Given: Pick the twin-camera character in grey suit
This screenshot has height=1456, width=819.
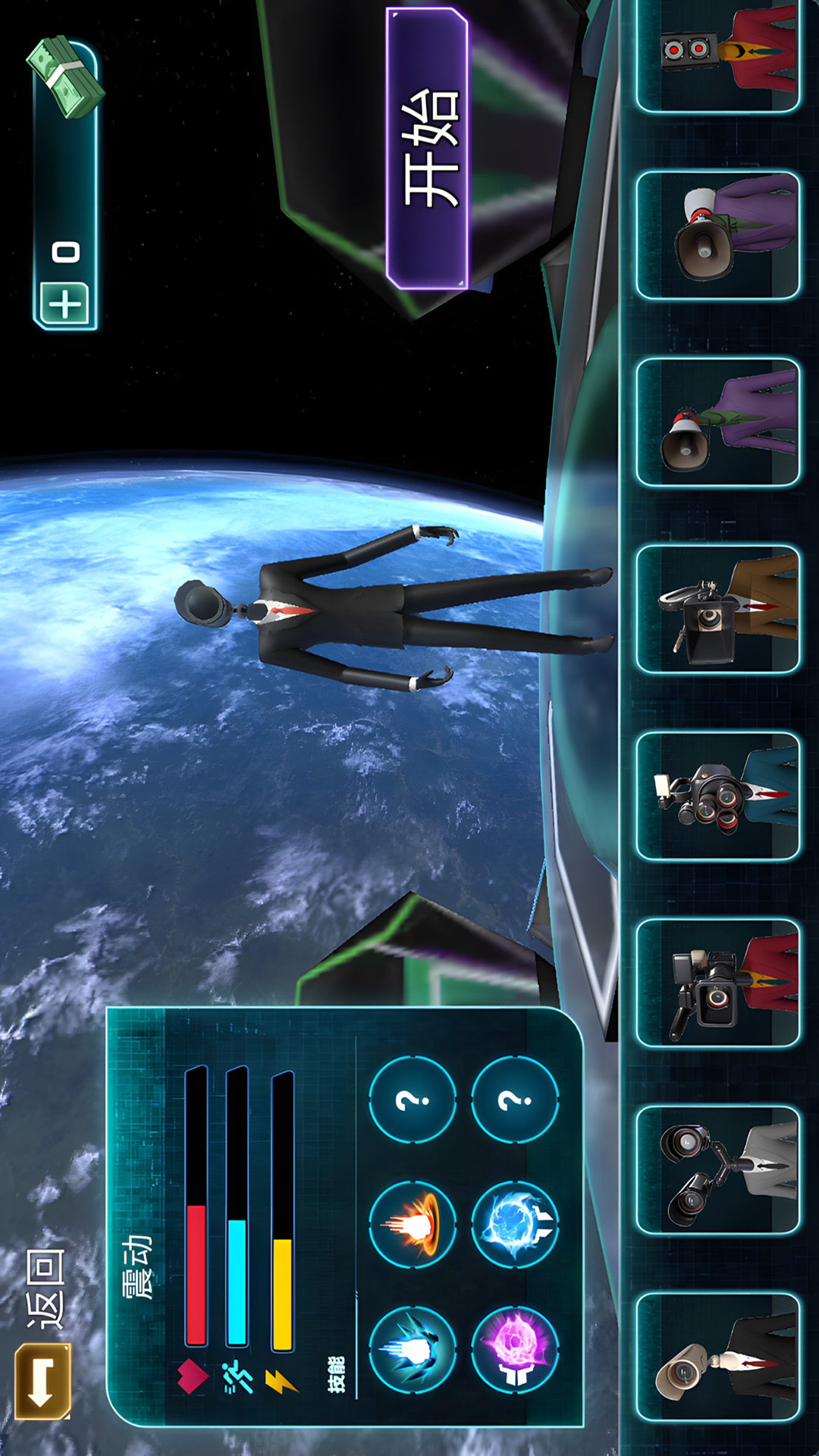Looking at the screenshot, I should pos(717,1170).
